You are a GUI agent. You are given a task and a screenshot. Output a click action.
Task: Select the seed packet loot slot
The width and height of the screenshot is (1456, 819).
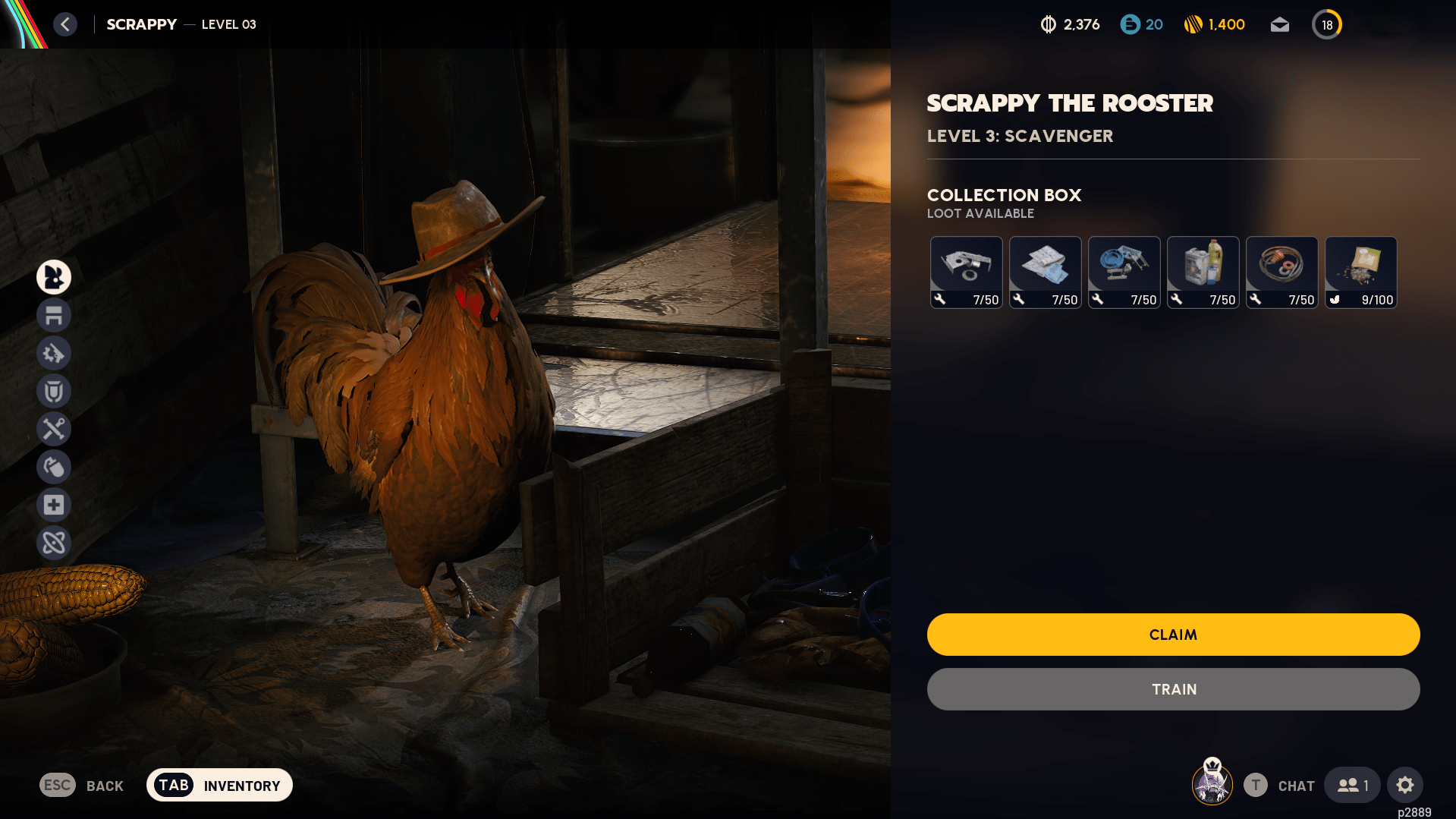pos(1360,272)
